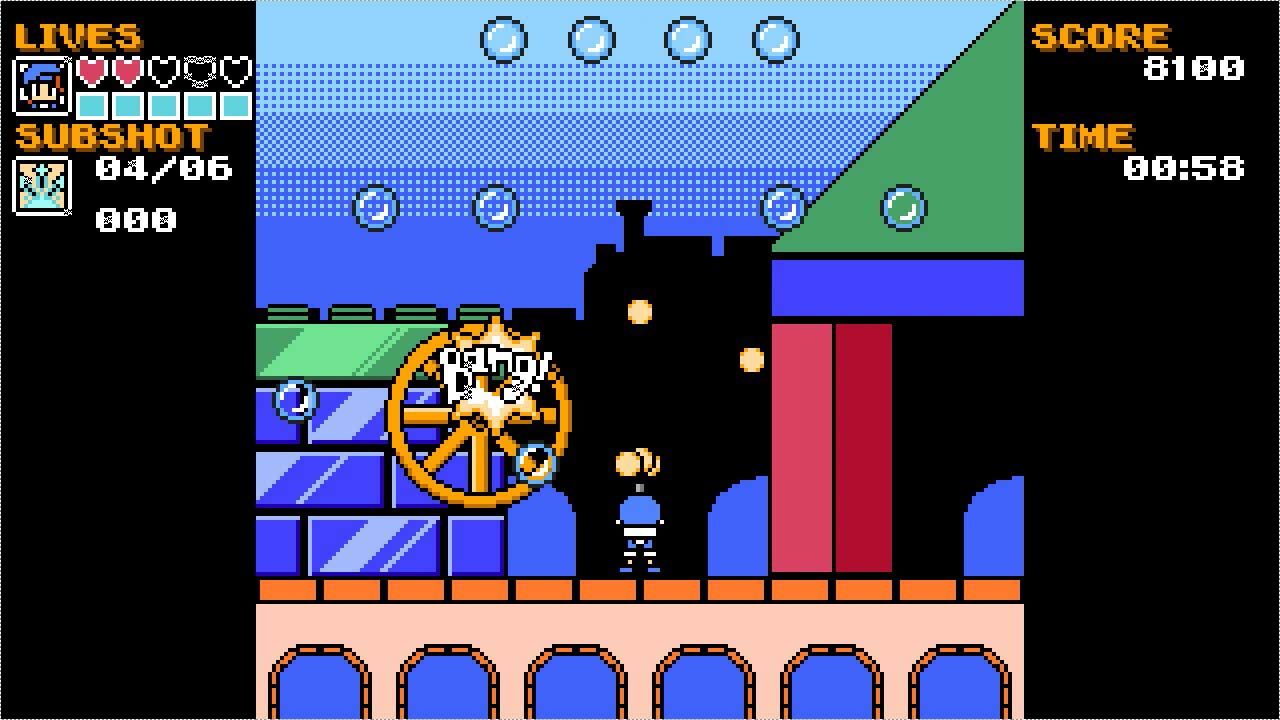This screenshot has height=720, width=1280.
Task: Click the bubble caught inside the wheel
Action: 537,463
